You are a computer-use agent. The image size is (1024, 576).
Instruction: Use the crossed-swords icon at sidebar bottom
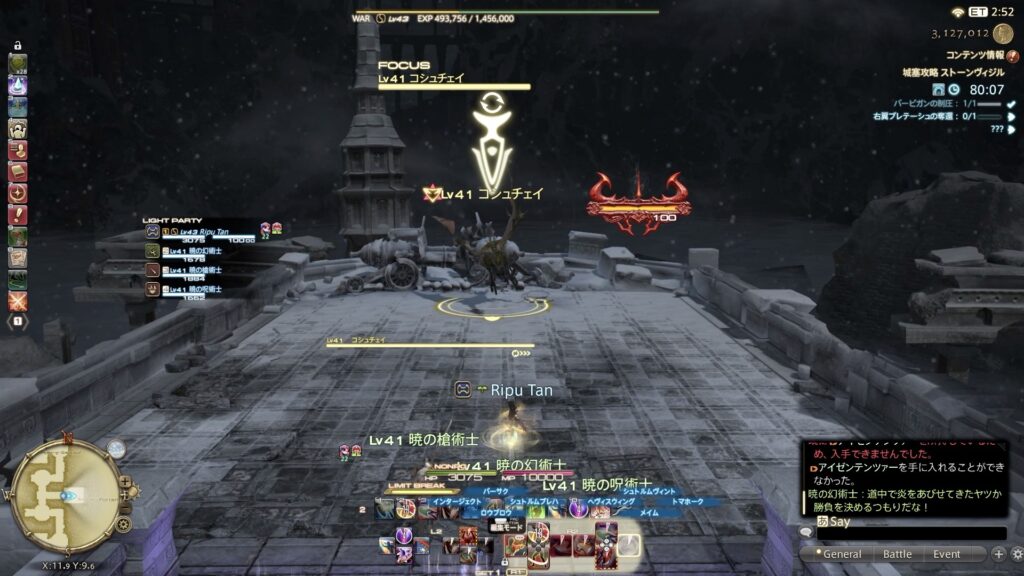(17, 300)
